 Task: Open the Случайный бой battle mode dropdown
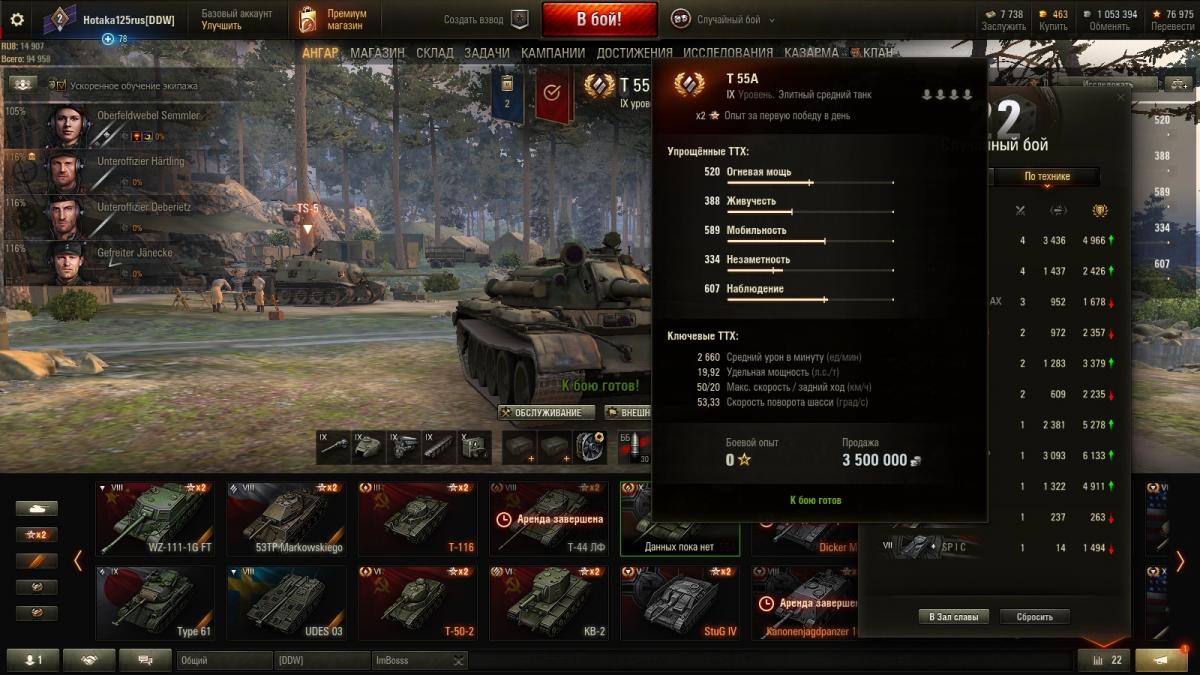coord(724,20)
